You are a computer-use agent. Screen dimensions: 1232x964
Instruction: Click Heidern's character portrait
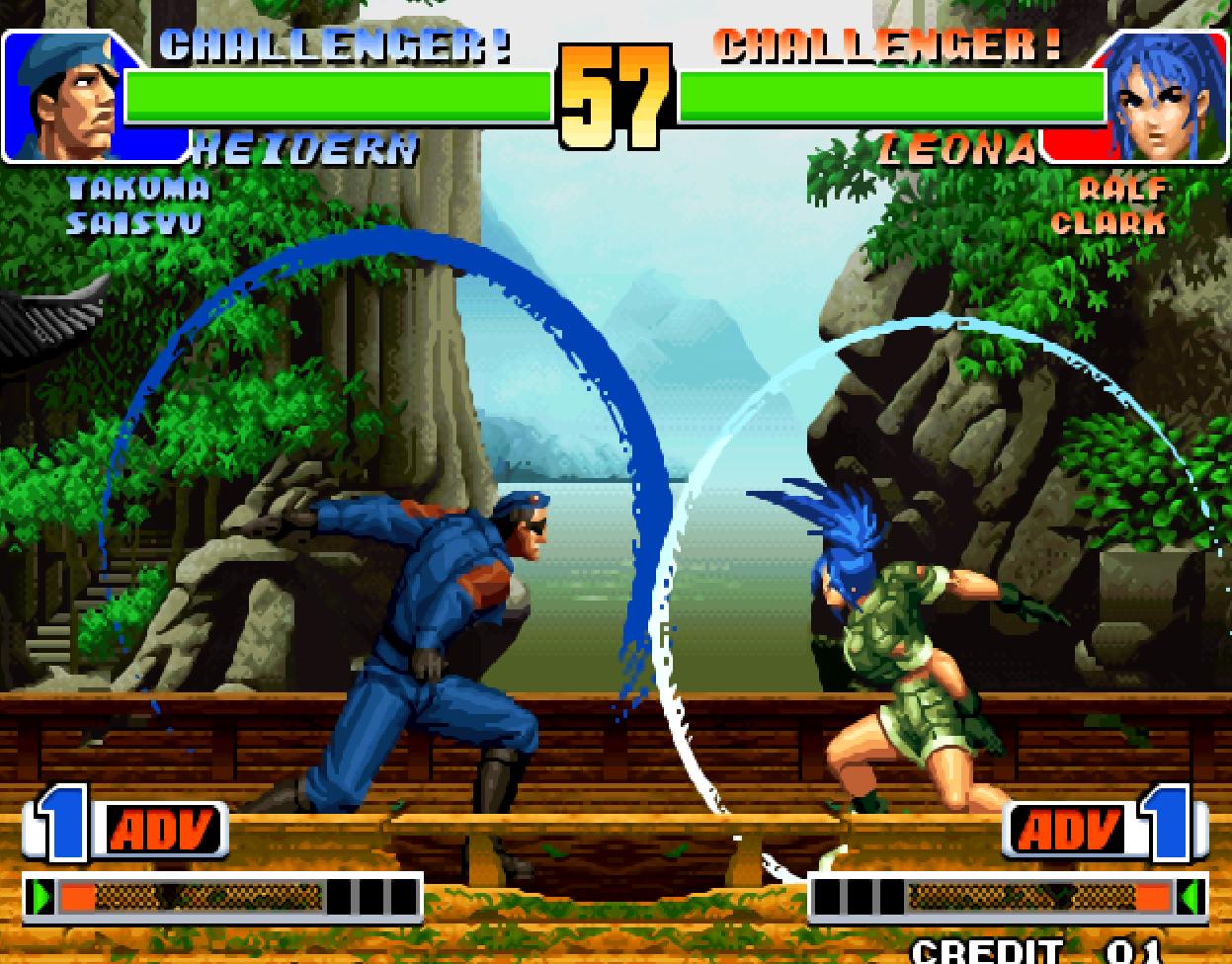[69, 96]
